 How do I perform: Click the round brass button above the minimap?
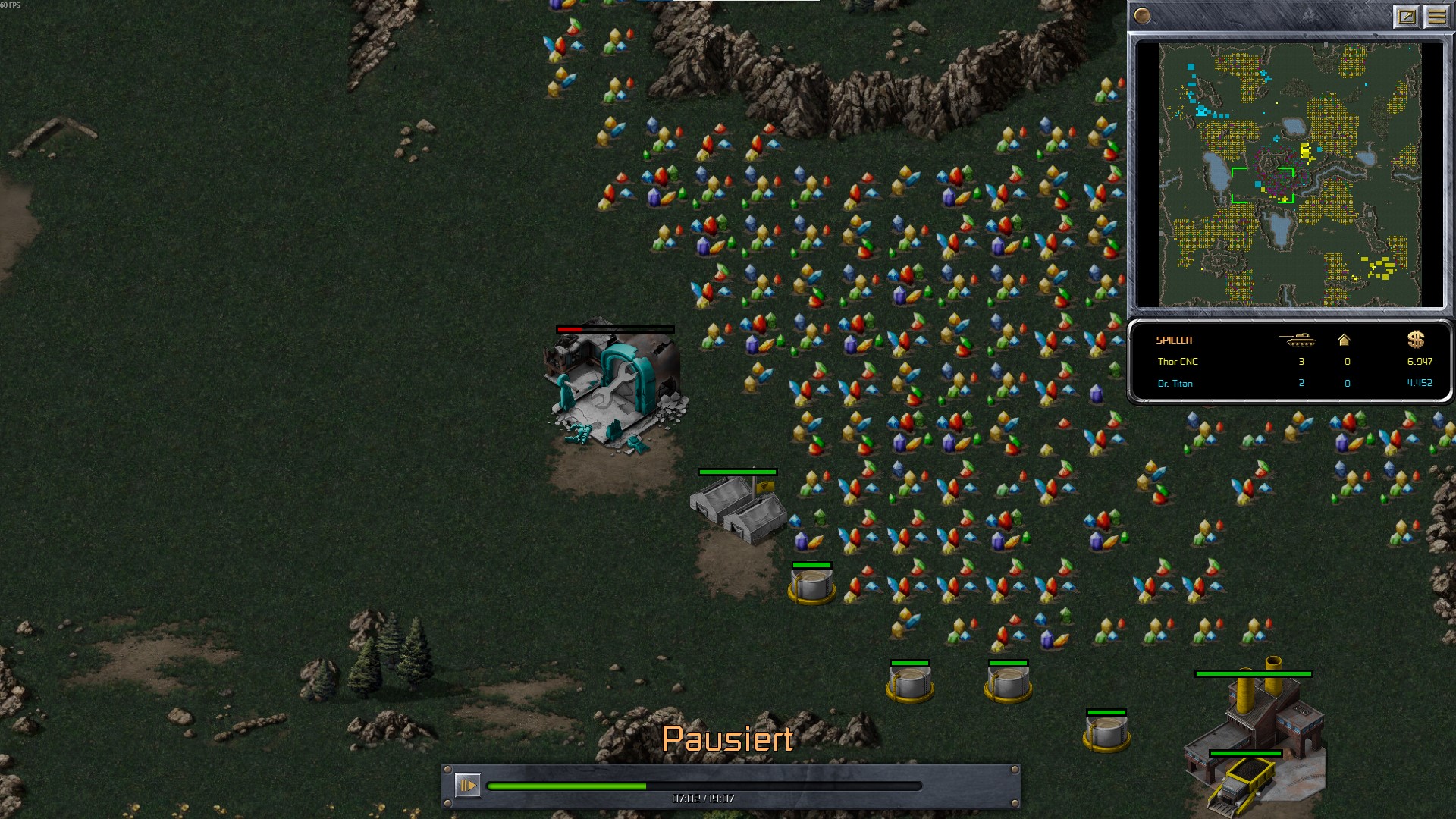(x=1142, y=16)
